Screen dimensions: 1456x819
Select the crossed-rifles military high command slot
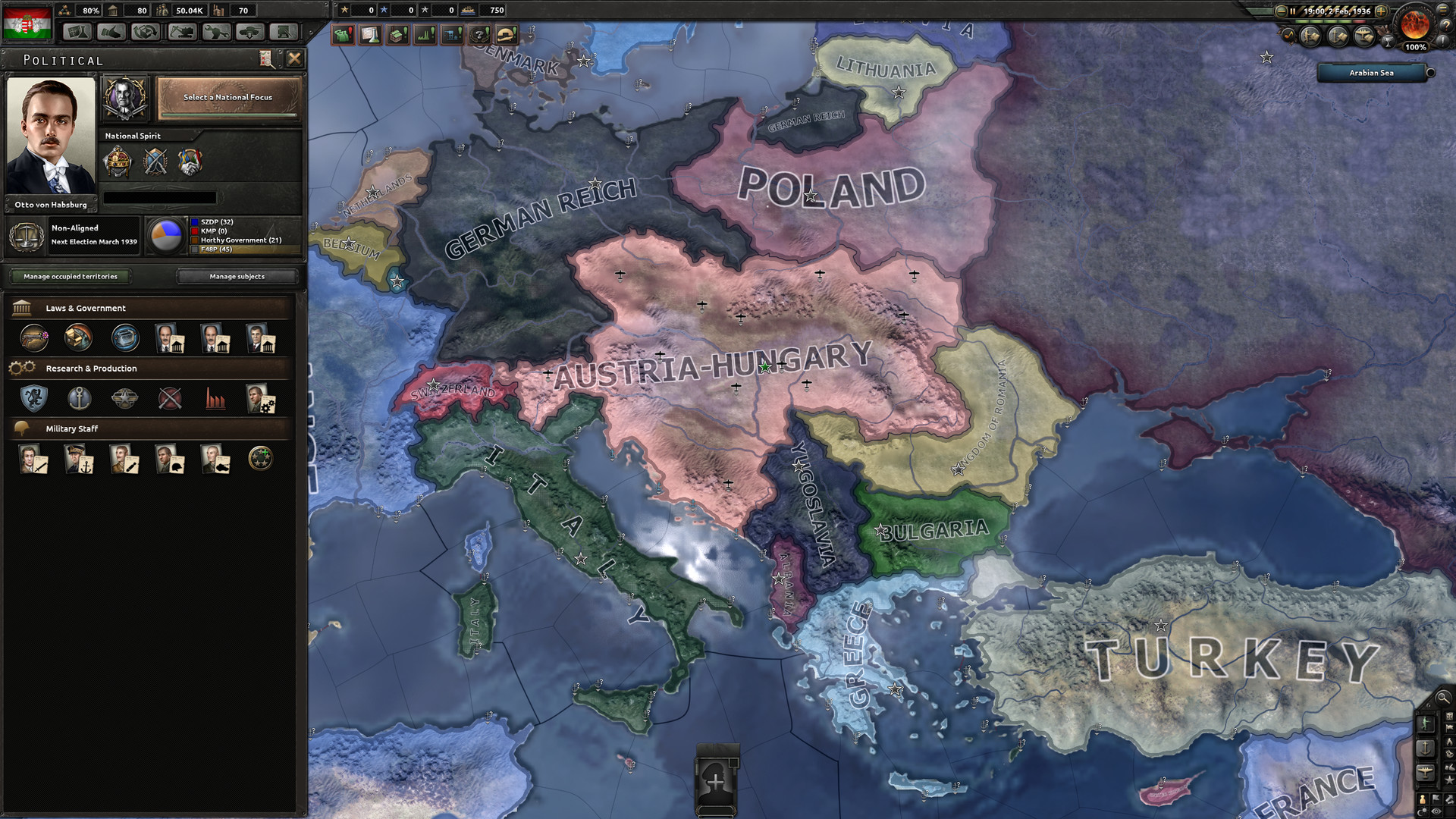(170, 399)
